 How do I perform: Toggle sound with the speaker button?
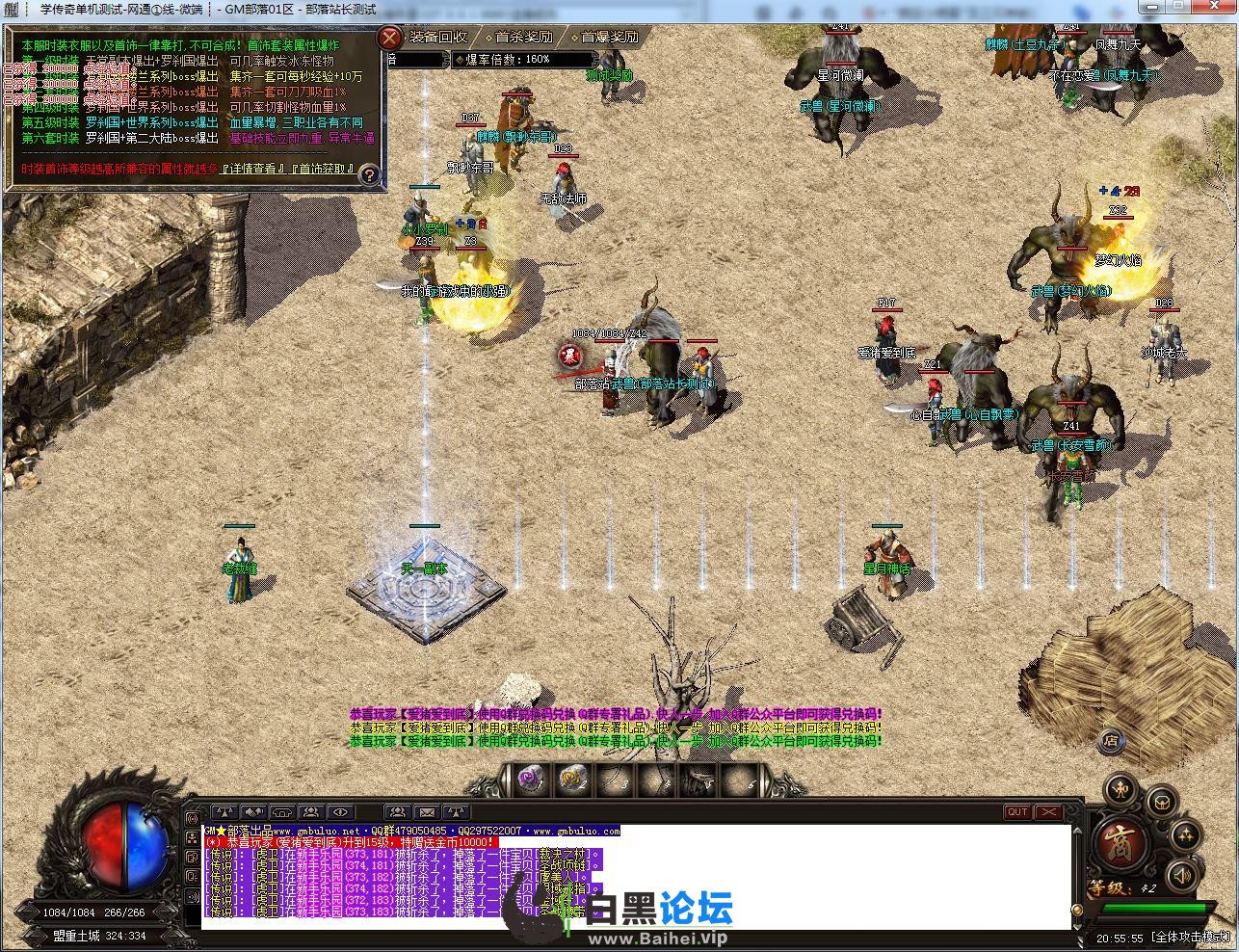1183,875
